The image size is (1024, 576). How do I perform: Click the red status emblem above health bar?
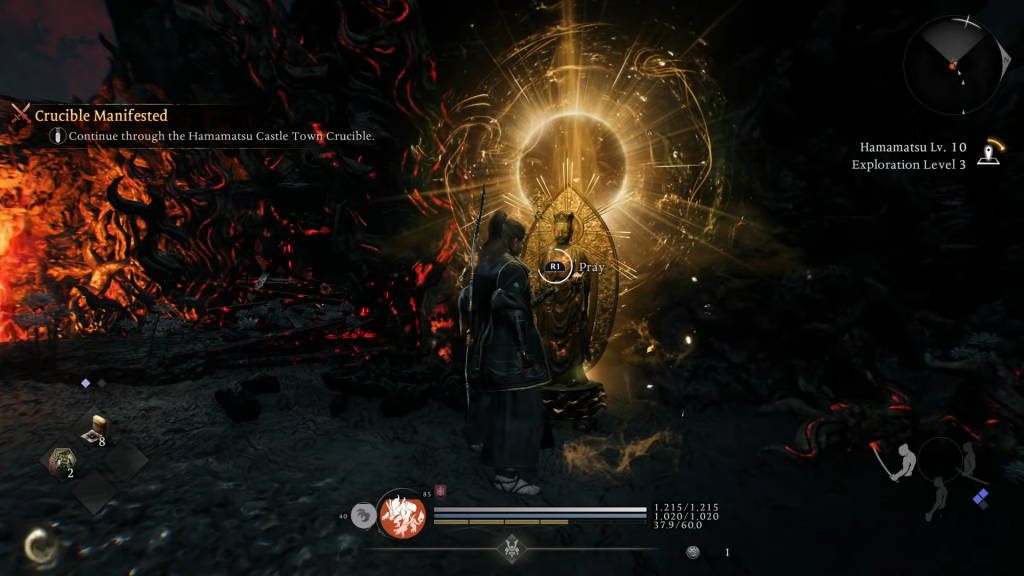click(x=440, y=491)
